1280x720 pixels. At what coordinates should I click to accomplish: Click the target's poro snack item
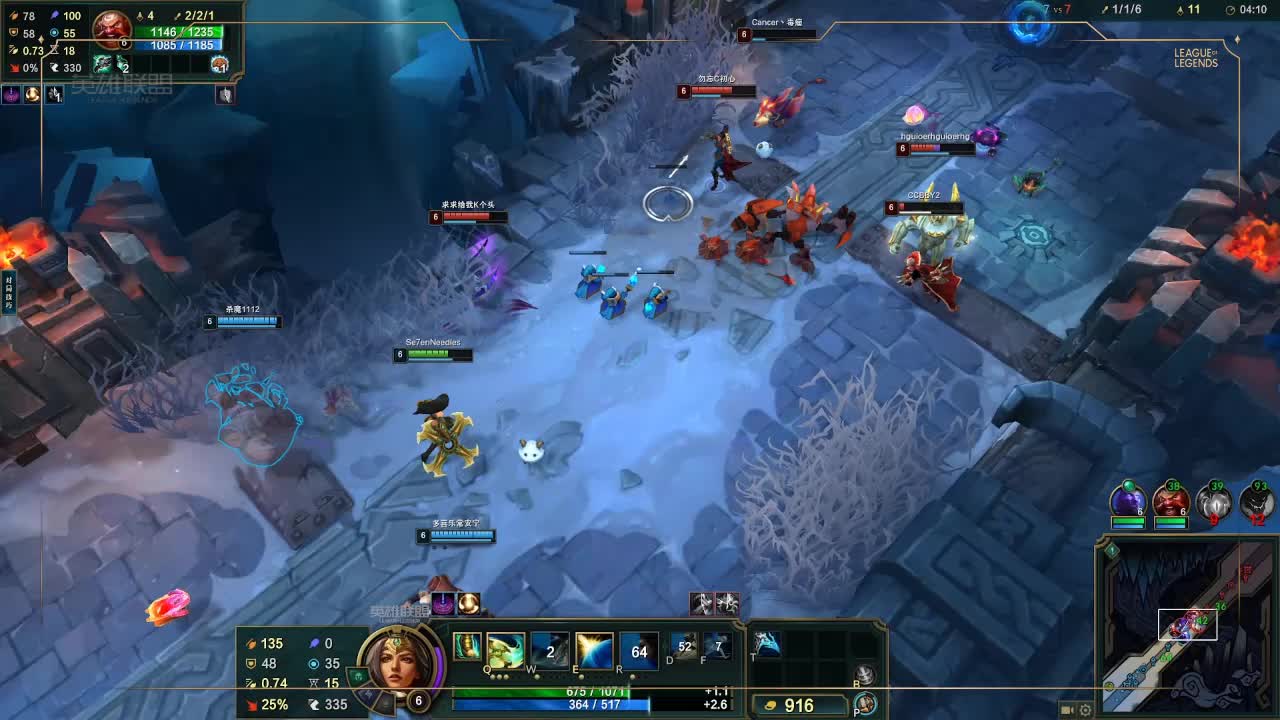pos(219,65)
